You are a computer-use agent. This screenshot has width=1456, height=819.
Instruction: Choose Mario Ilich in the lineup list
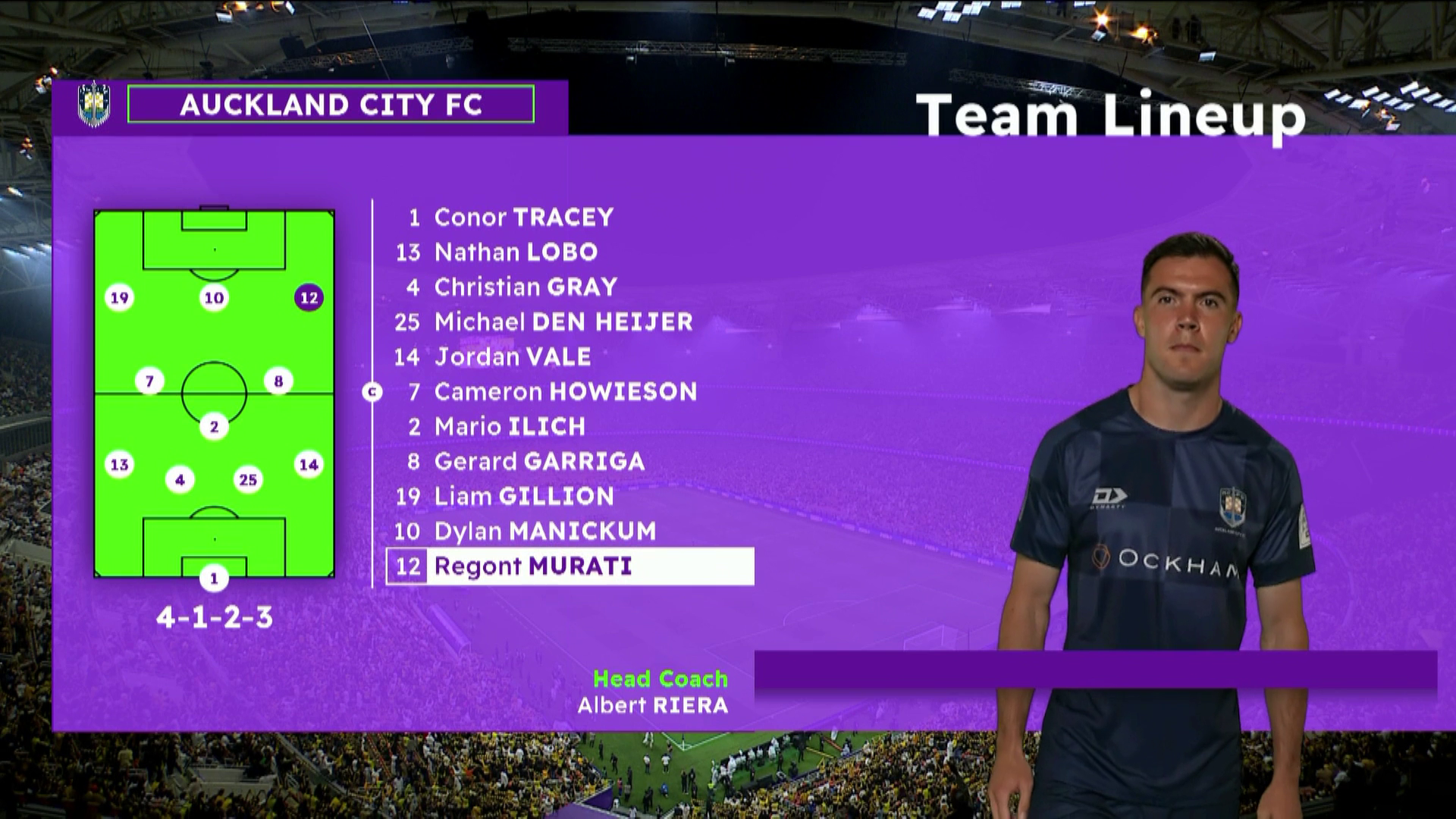pos(510,426)
